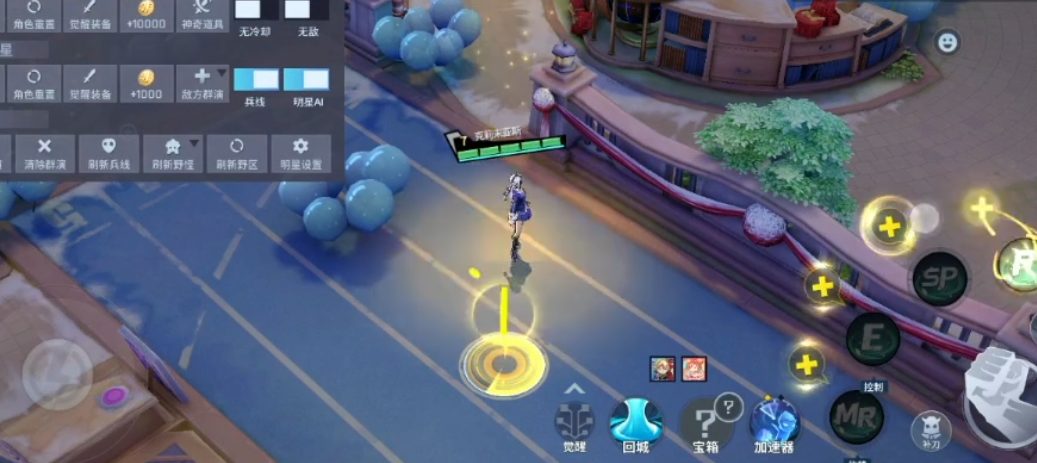Expand the 敌方群演 enemy extras dropdown
1037x463 pixels.
202,83
